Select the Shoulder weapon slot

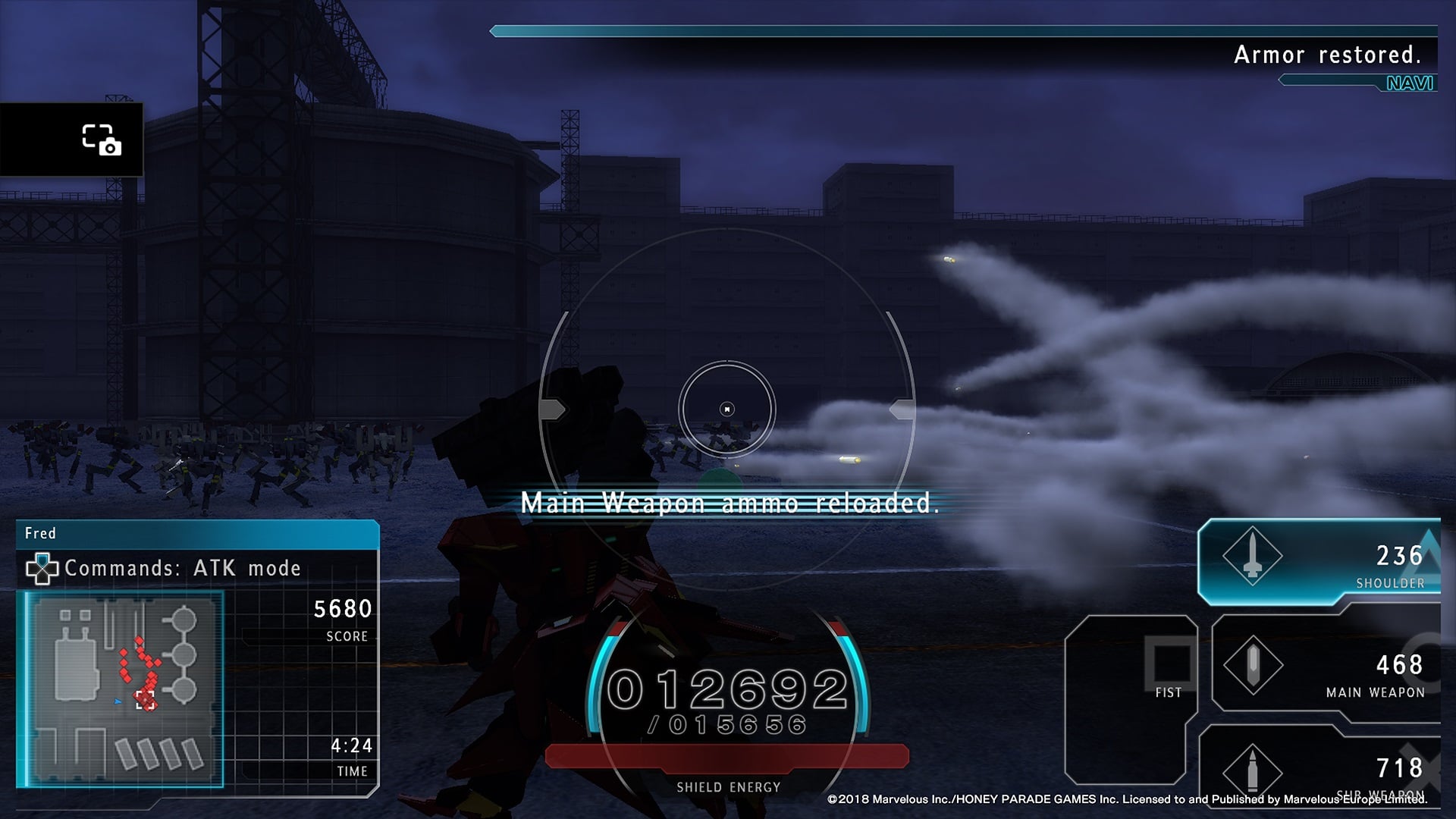click(x=1318, y=562)
